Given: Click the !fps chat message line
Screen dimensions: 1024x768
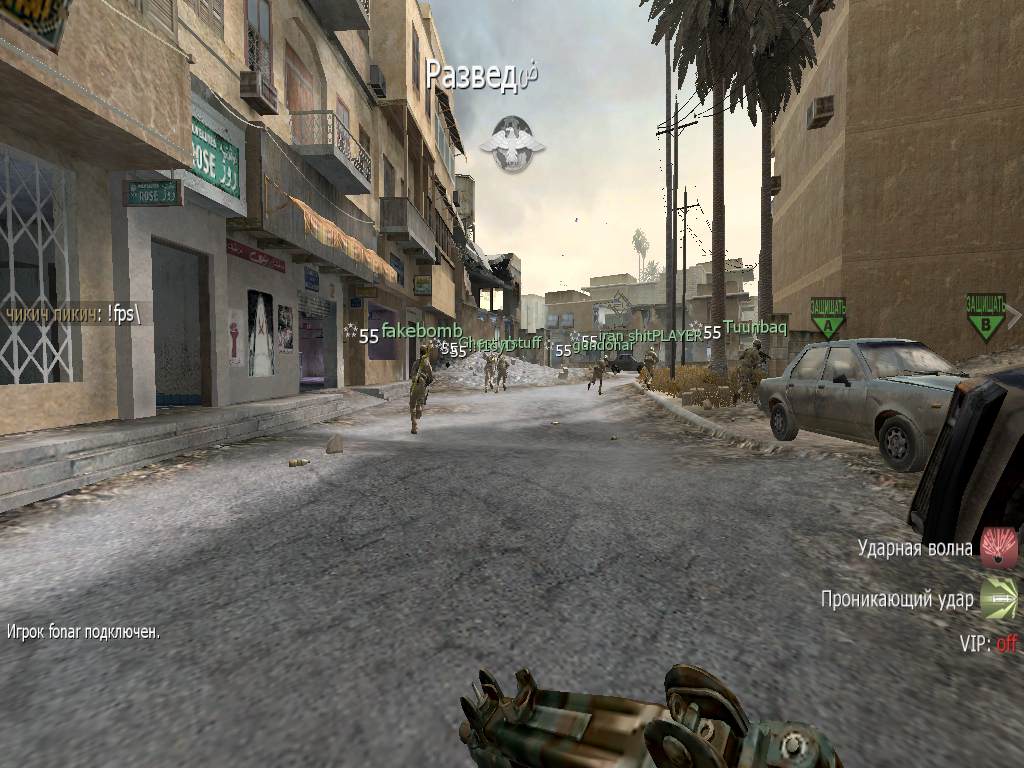Looking at the screenshot, I should tap(74, 313).
